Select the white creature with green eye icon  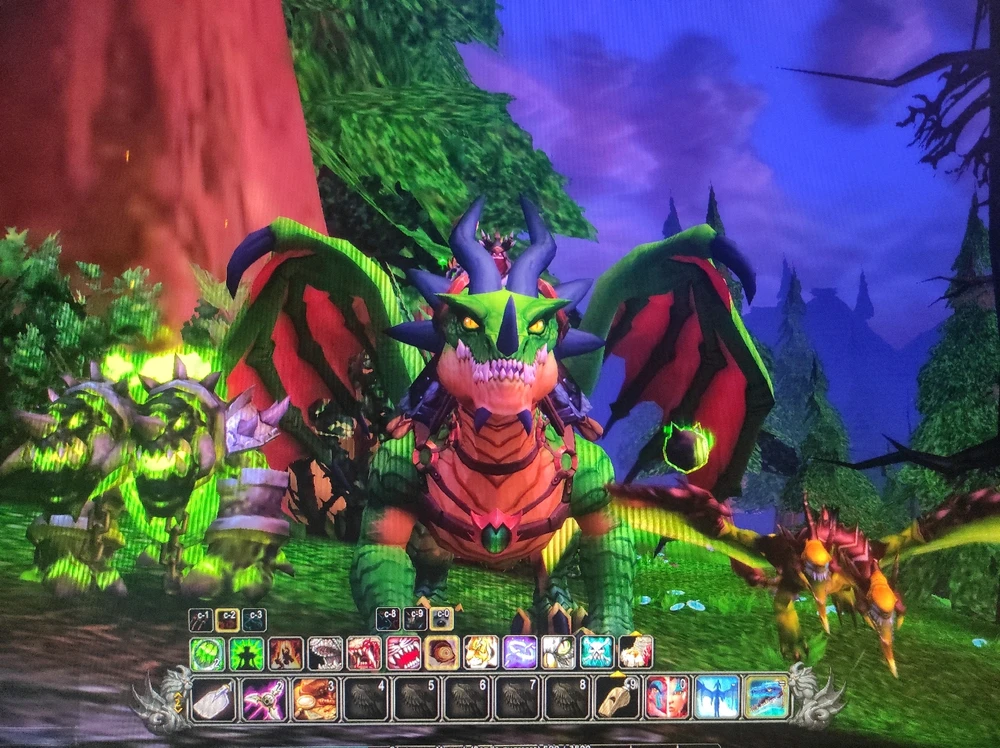click(558, 653)
